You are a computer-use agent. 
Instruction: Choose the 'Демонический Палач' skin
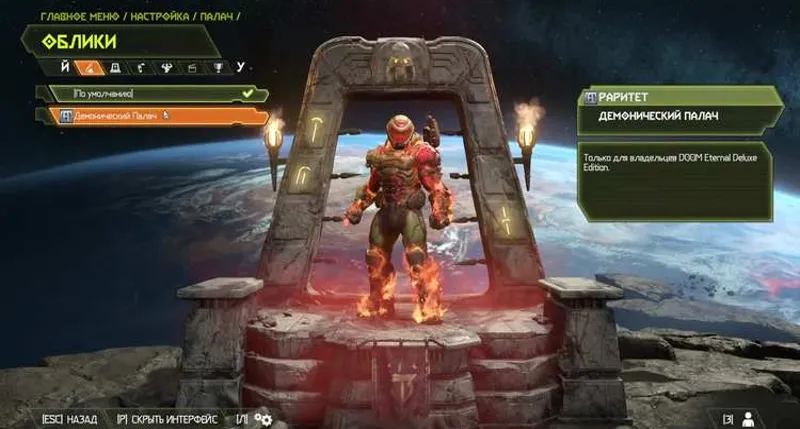click(x=150, y=115)
